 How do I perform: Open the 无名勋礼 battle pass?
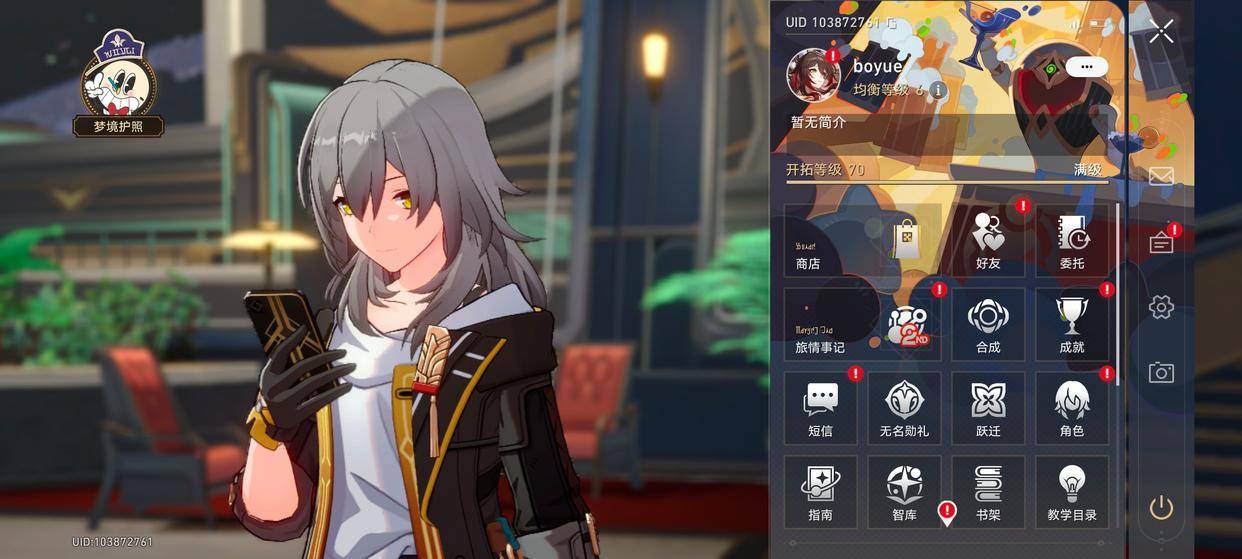click(x=904, y=409)
